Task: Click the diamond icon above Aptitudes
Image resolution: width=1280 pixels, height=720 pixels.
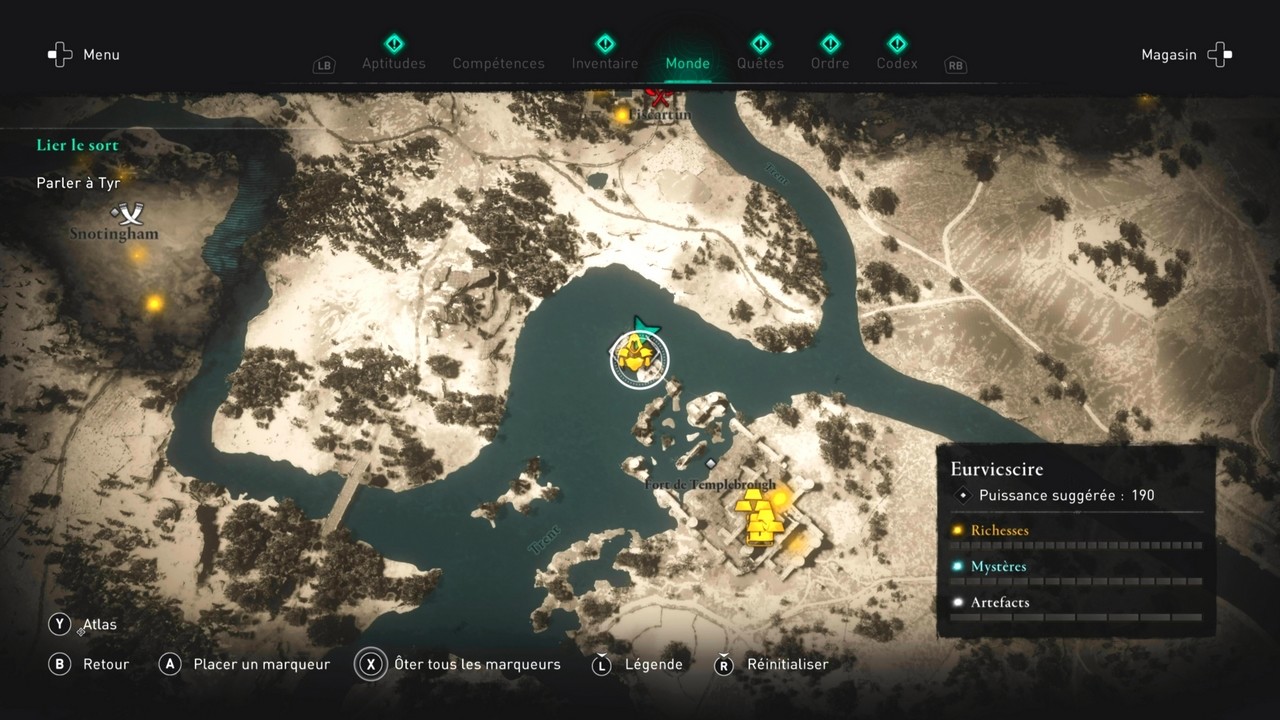Action: click(394, 43)
